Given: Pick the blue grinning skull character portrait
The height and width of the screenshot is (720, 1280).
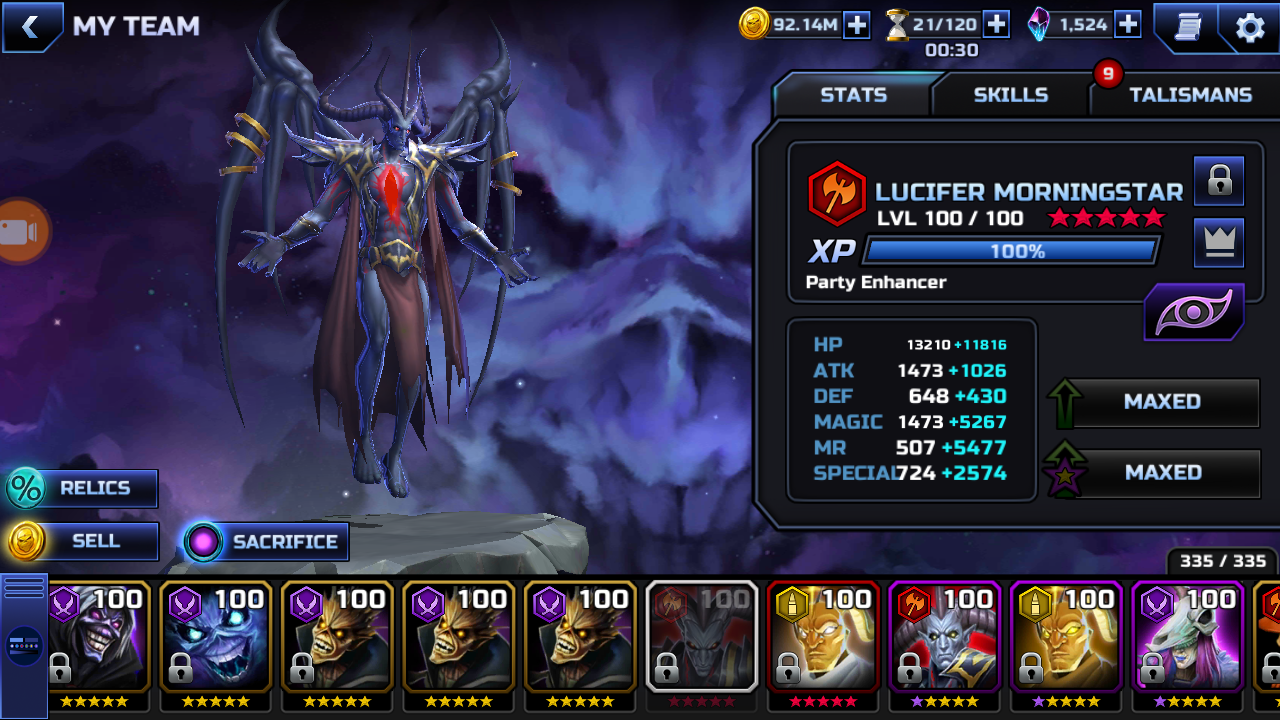Looking at the screenshot, I should coord(216,637).
